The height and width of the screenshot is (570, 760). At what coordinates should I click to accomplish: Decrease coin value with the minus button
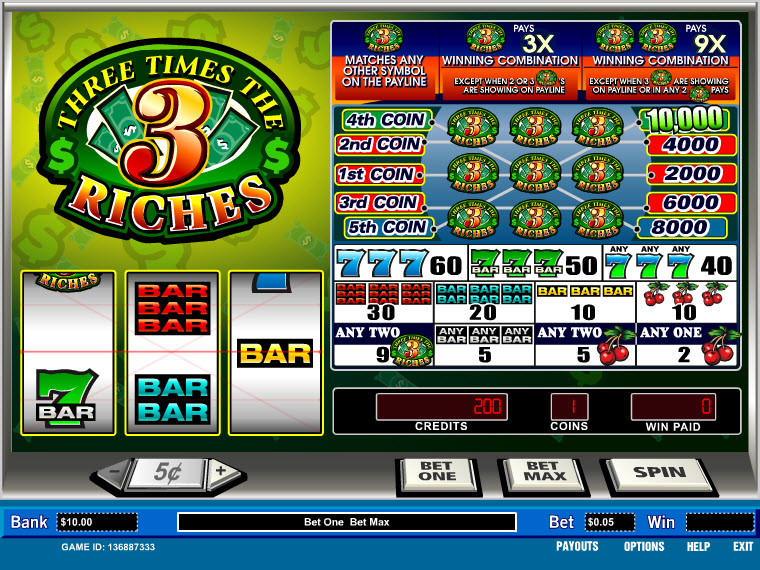pos(115,471)
